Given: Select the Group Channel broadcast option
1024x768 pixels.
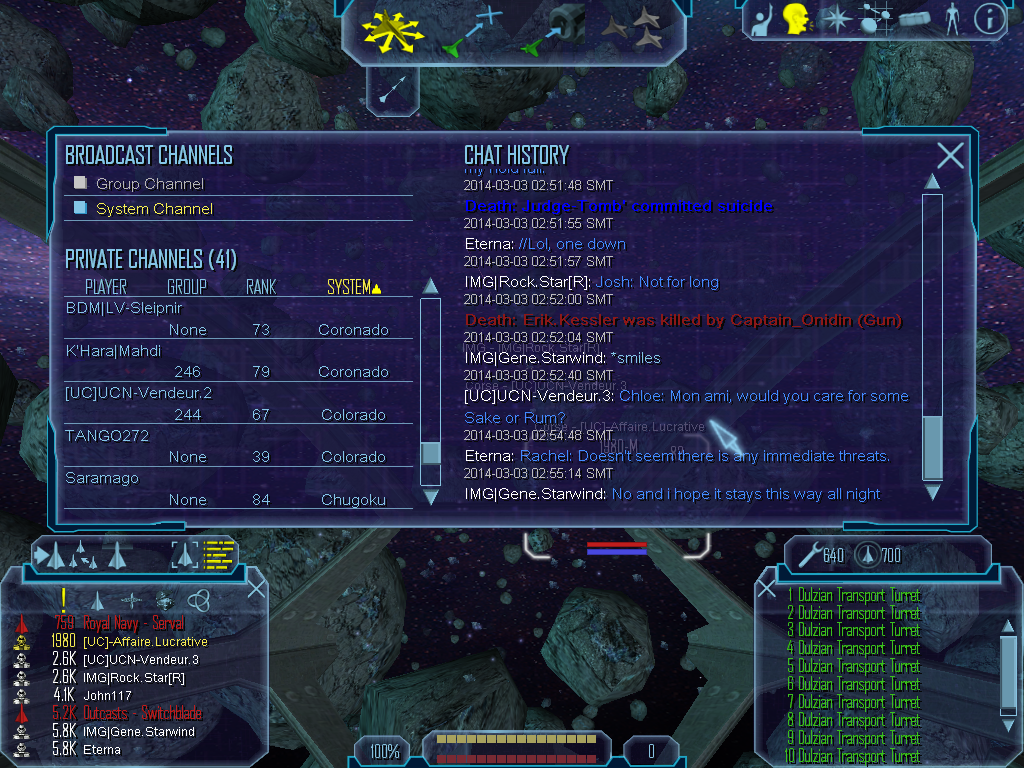Looking at the screenshot, I should coord(149,184).
